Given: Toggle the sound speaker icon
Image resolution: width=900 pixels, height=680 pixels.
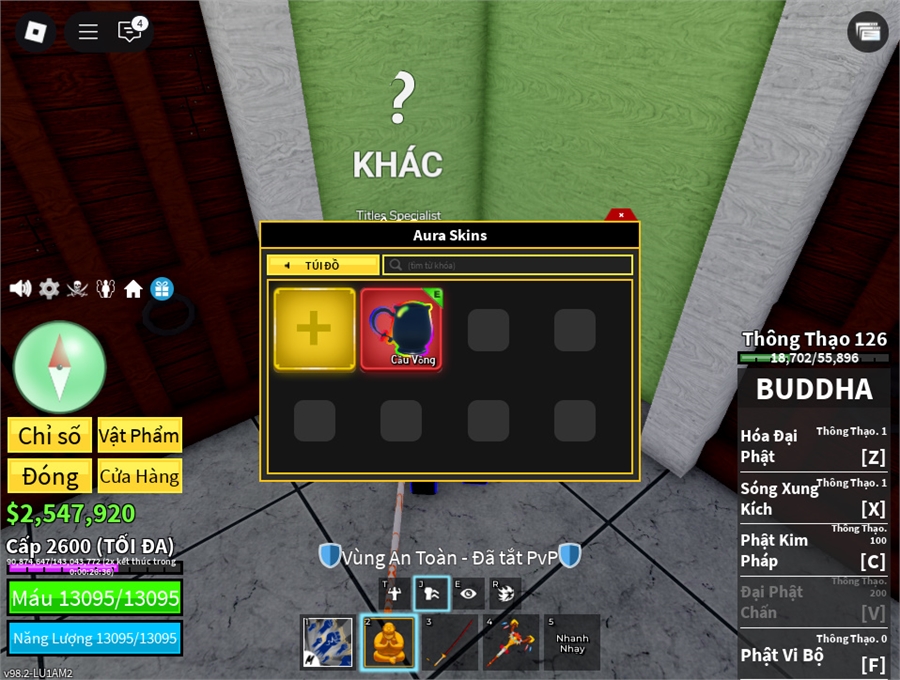Looking at the screenshot, I should point(20,289).
